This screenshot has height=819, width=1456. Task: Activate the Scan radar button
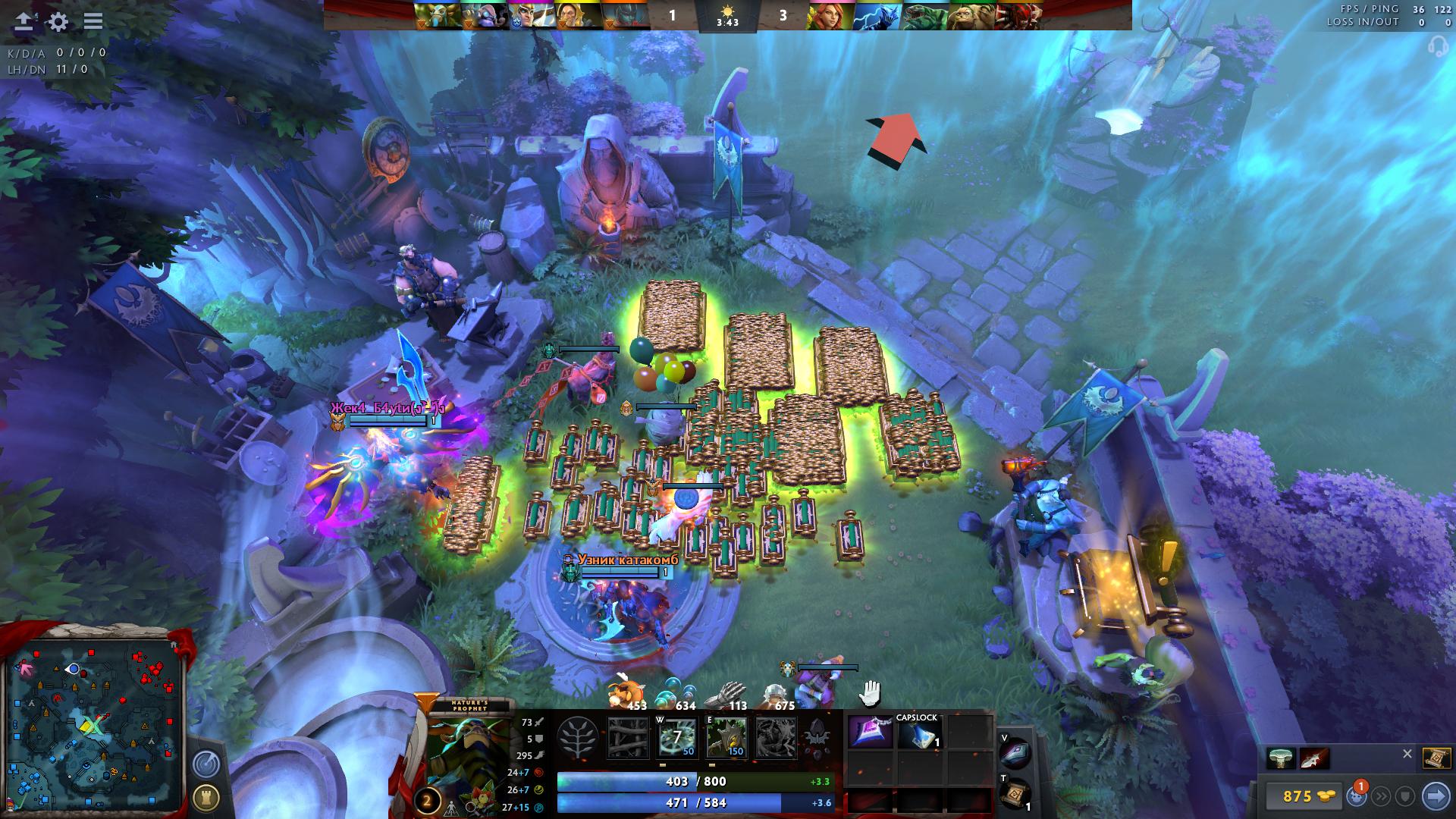click(206, 764)
